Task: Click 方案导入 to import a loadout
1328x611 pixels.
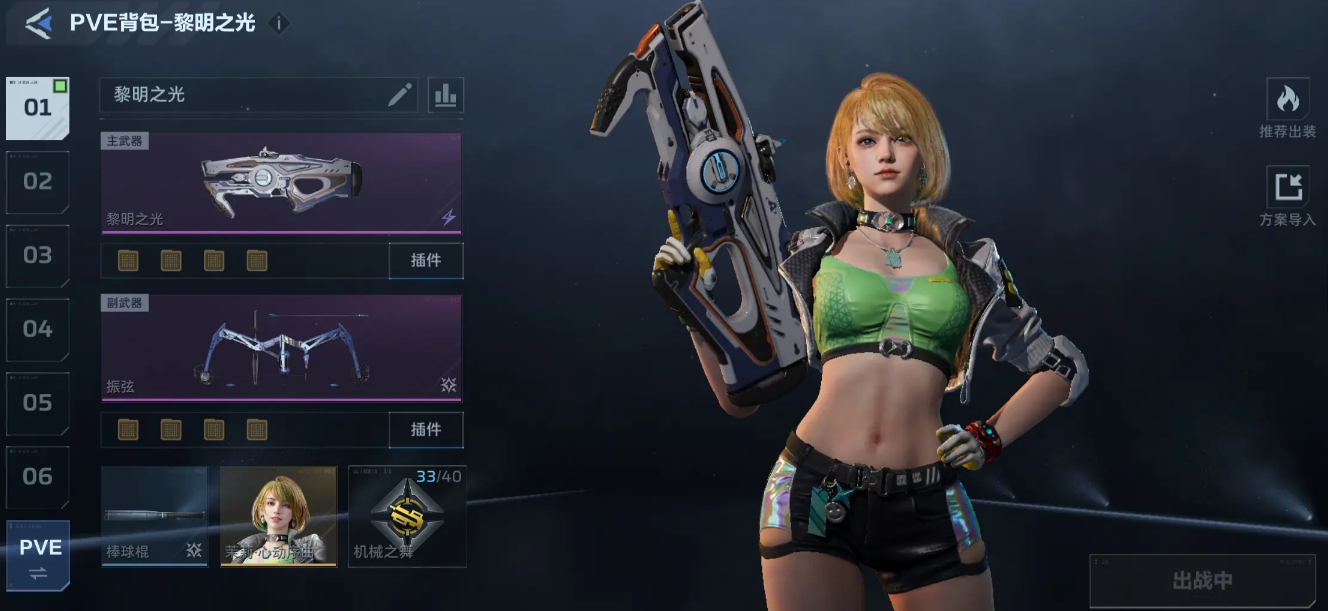Action: pos(1287,196)
